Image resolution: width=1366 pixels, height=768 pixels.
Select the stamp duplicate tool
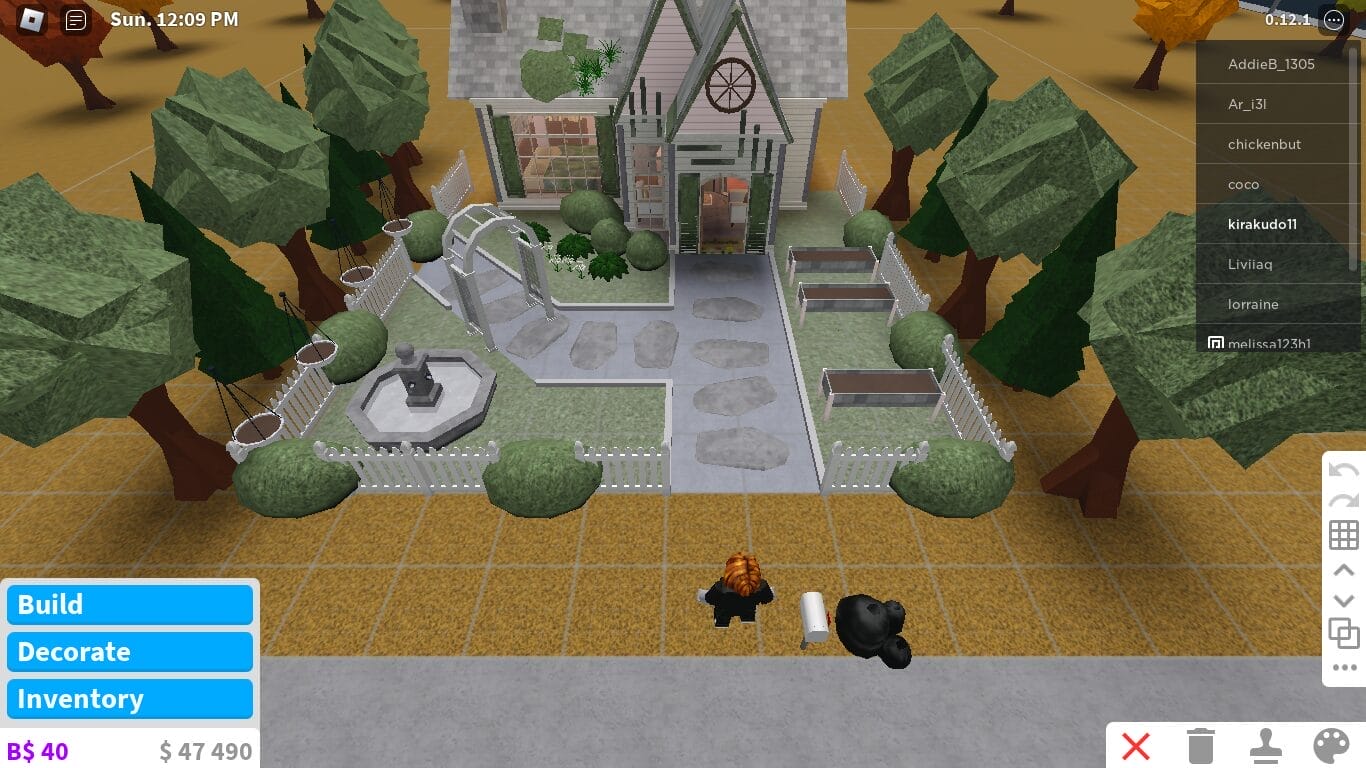(x=1267, y=746)
